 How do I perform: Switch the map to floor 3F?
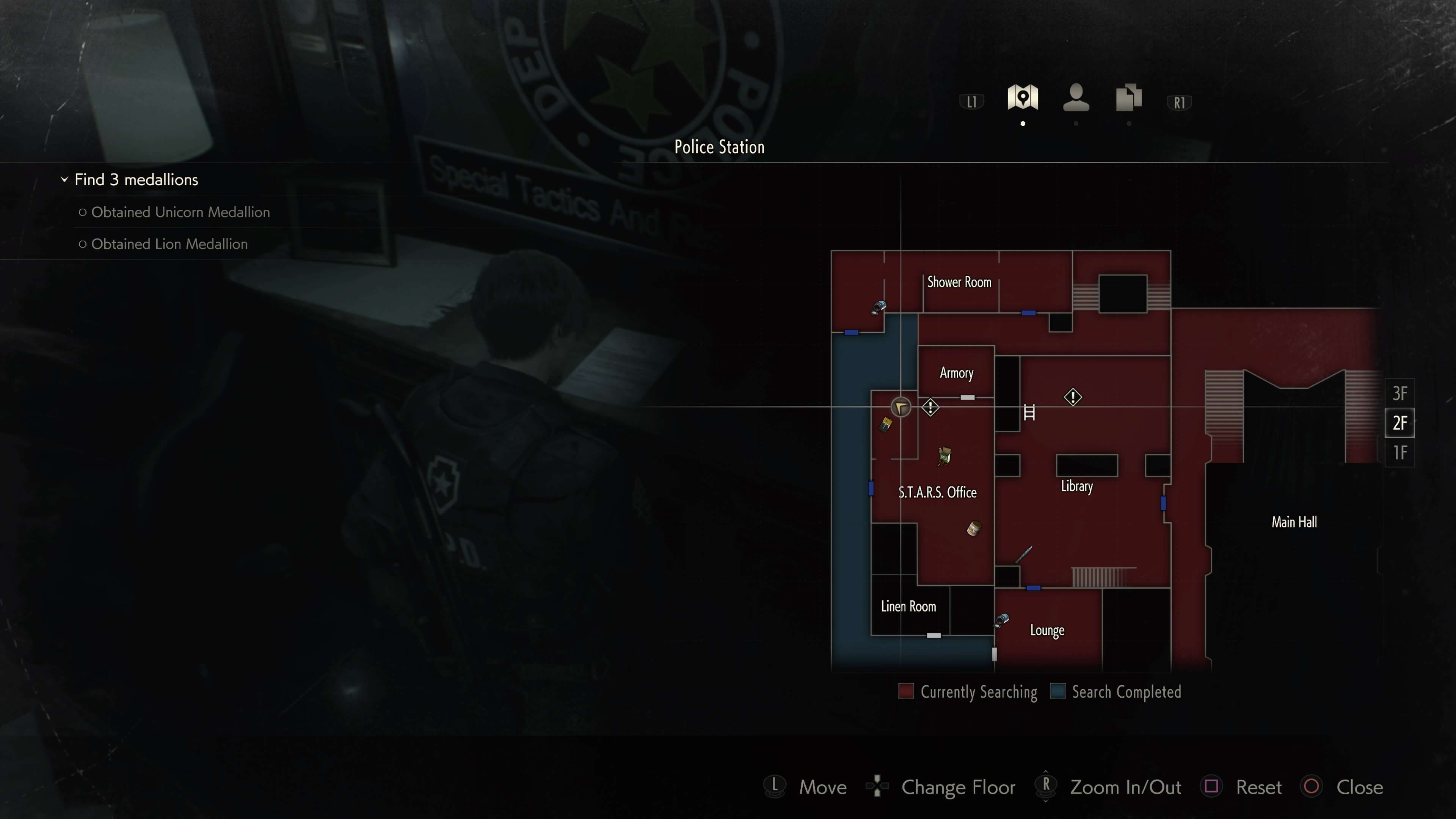[x=1400, y=393]
